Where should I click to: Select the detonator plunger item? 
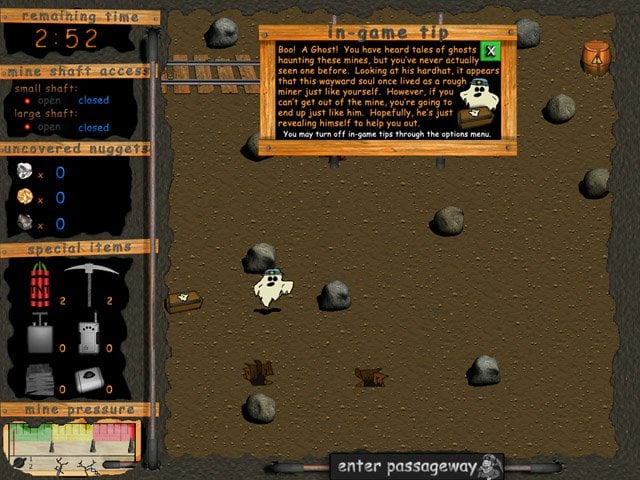(x=40, y=334)
